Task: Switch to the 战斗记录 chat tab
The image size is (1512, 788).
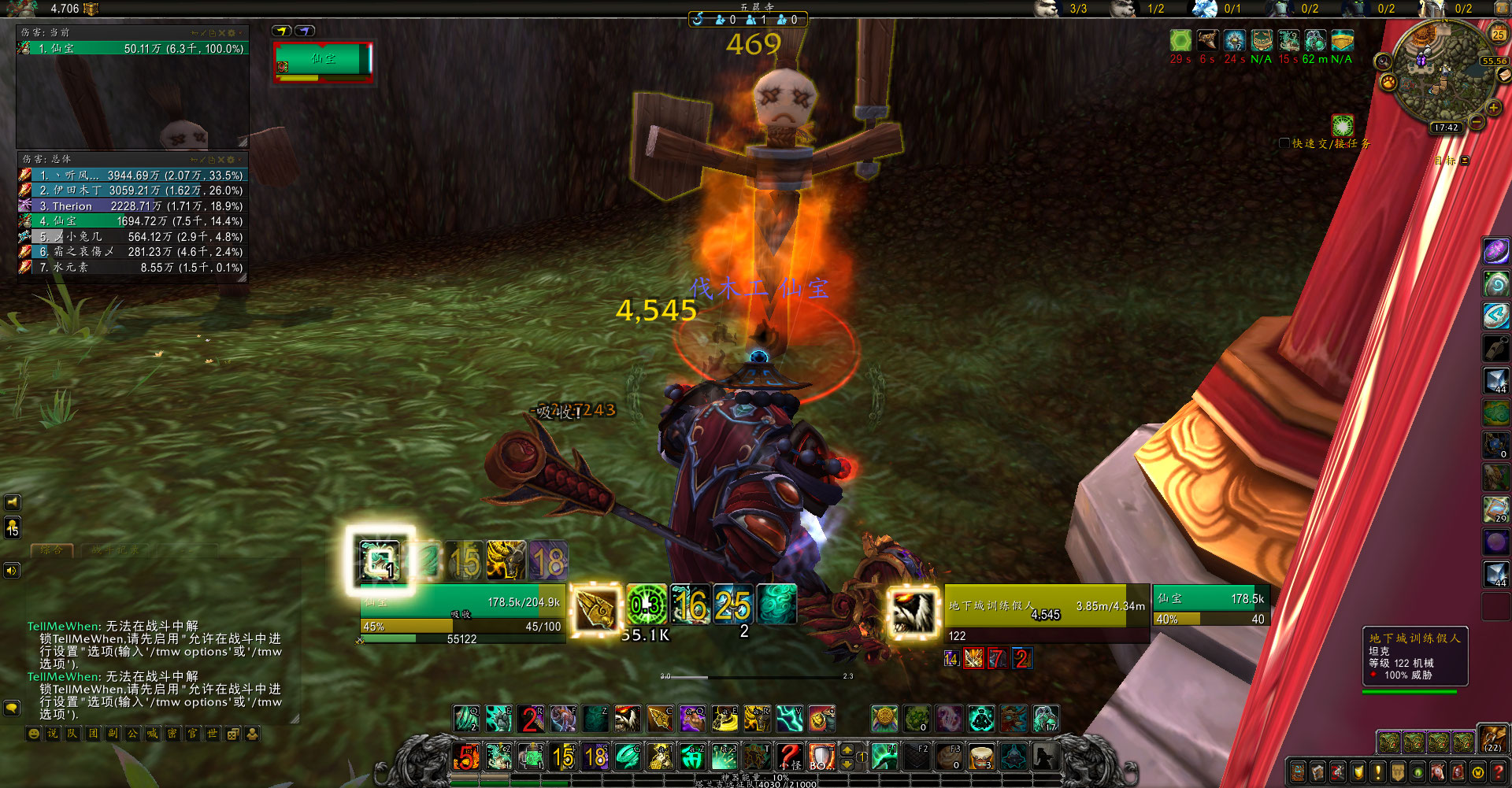Action: tap(115, 550)
